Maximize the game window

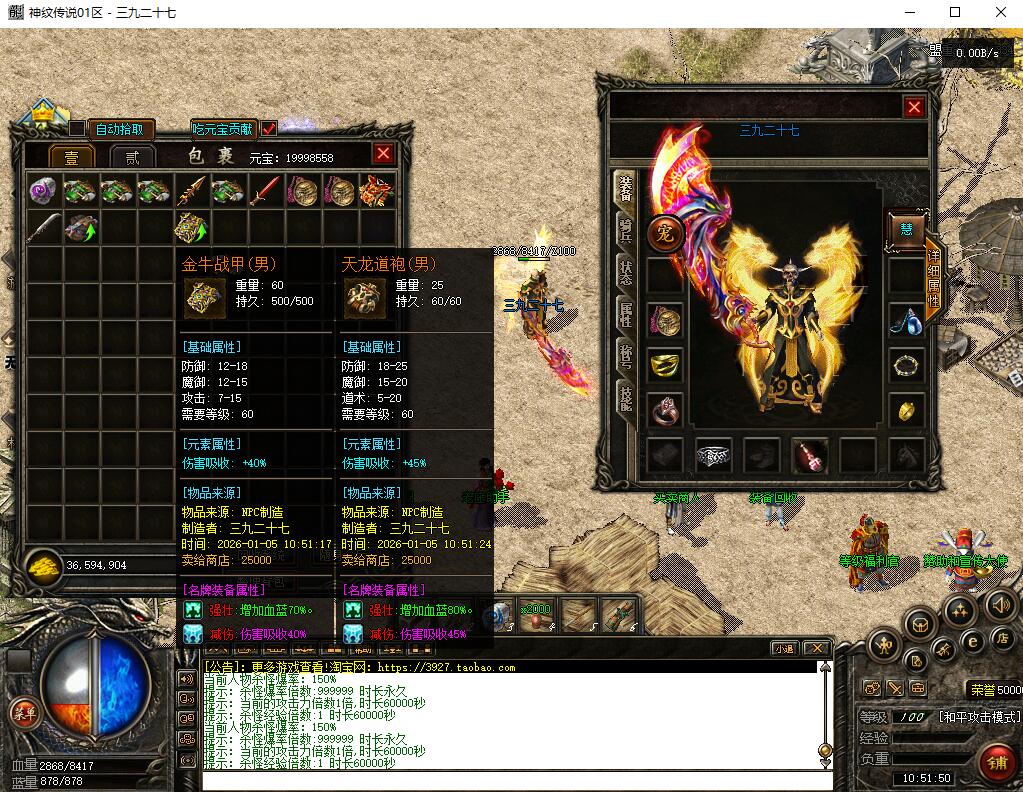tap(954, 13)
